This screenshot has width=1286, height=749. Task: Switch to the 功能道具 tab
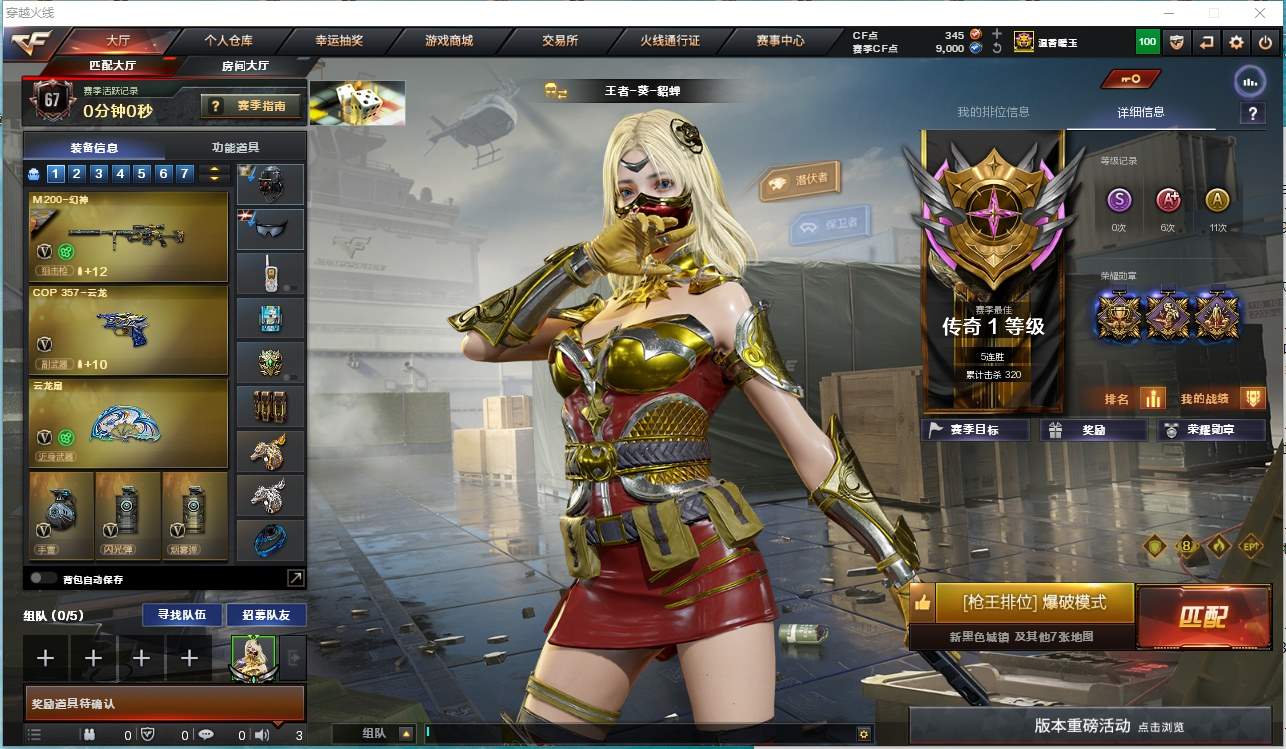coord(236,147)
